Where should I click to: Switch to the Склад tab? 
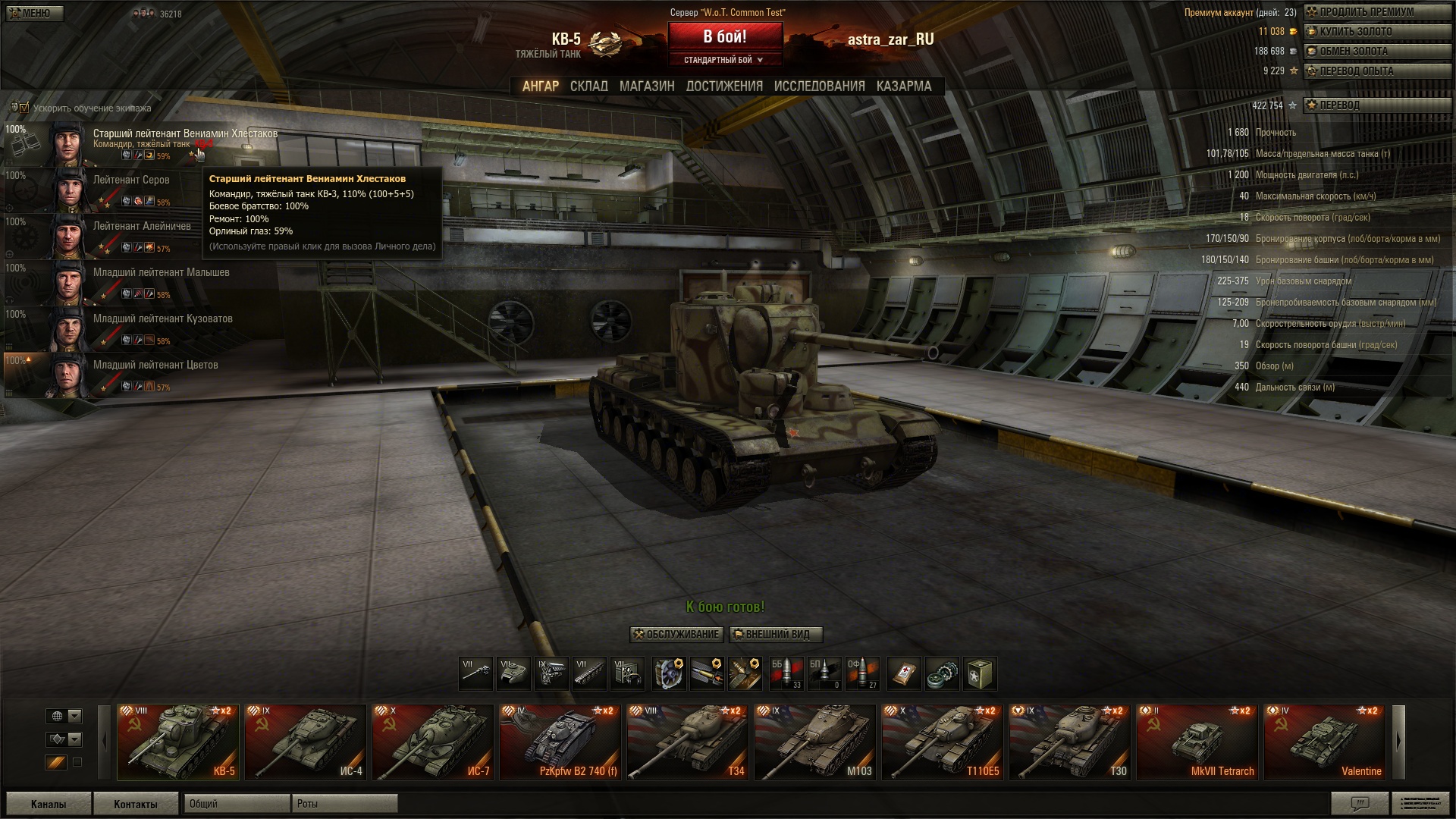pos(588,86)
